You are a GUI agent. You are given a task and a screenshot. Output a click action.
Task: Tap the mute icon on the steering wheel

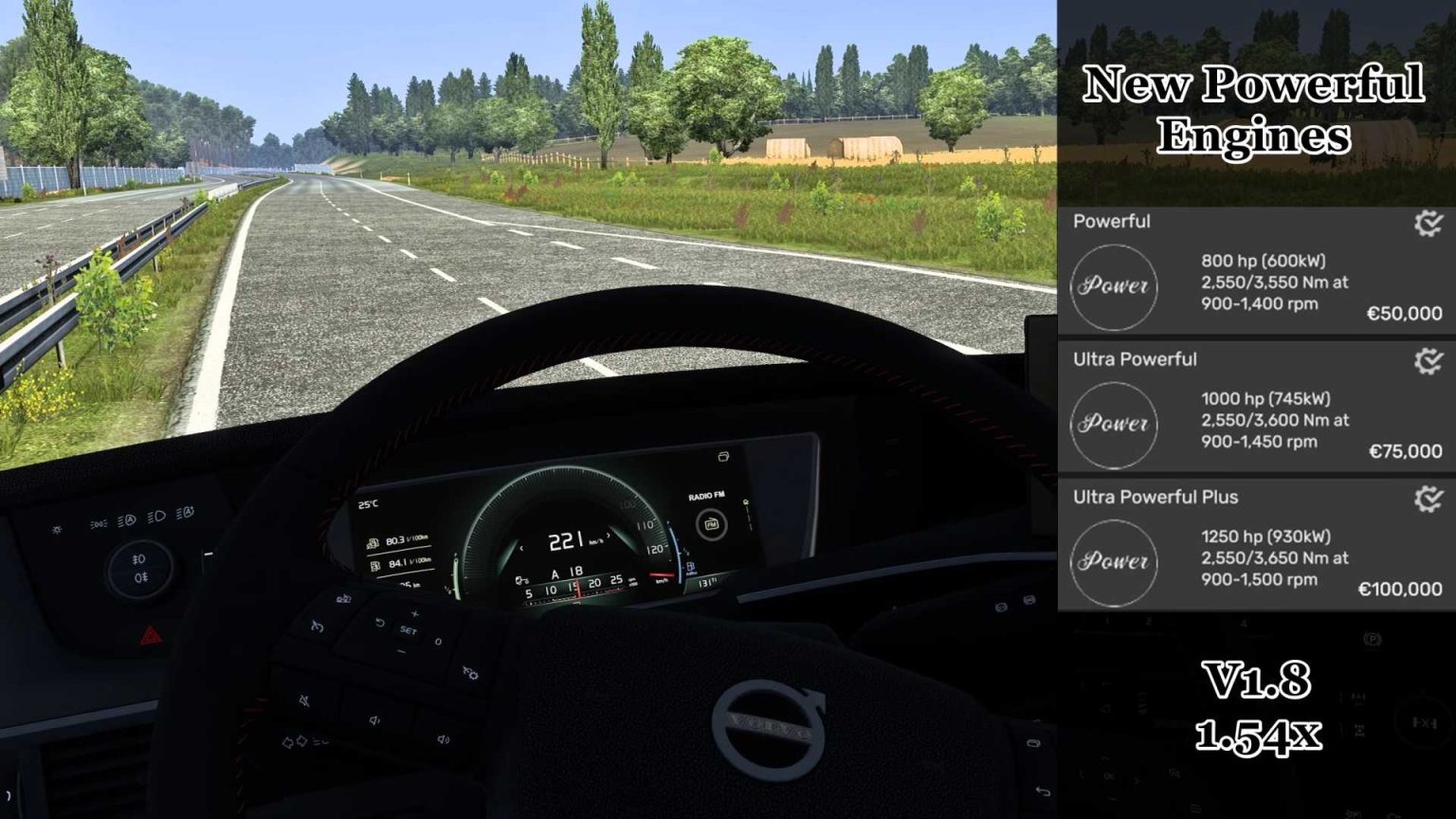coord(304,700)
